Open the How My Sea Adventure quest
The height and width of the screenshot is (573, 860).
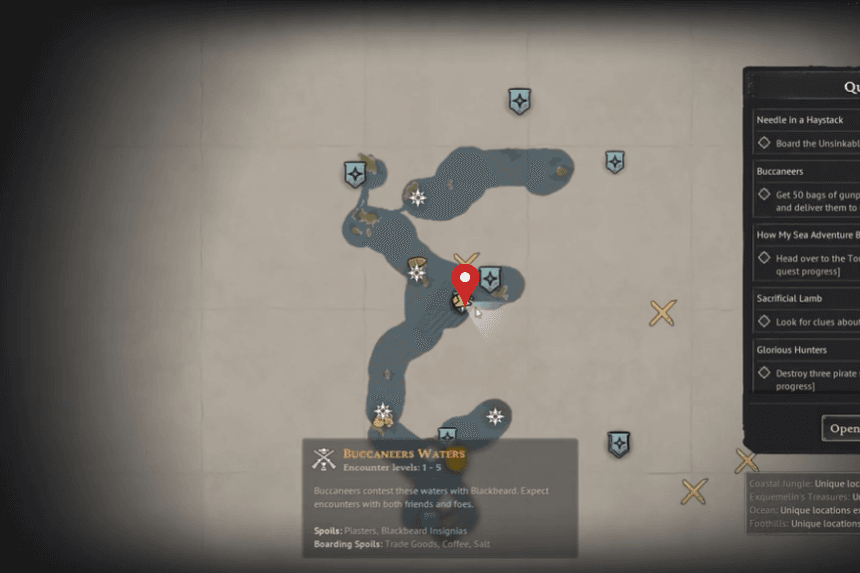806,235
